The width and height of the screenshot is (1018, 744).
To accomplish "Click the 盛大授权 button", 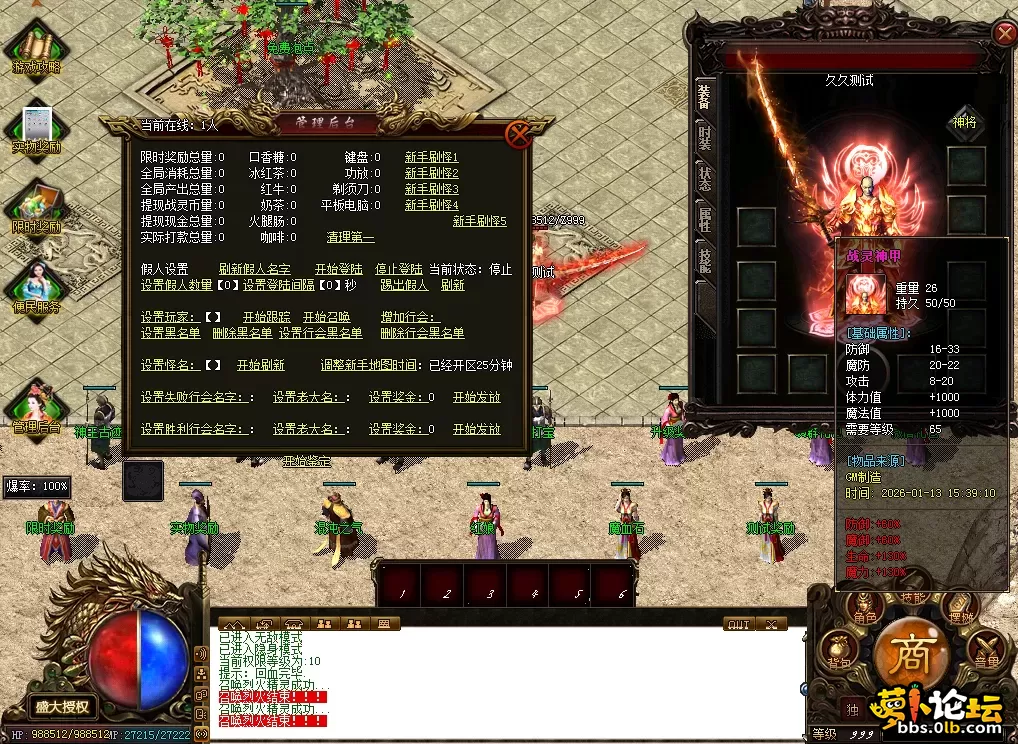I will (62, 706).
